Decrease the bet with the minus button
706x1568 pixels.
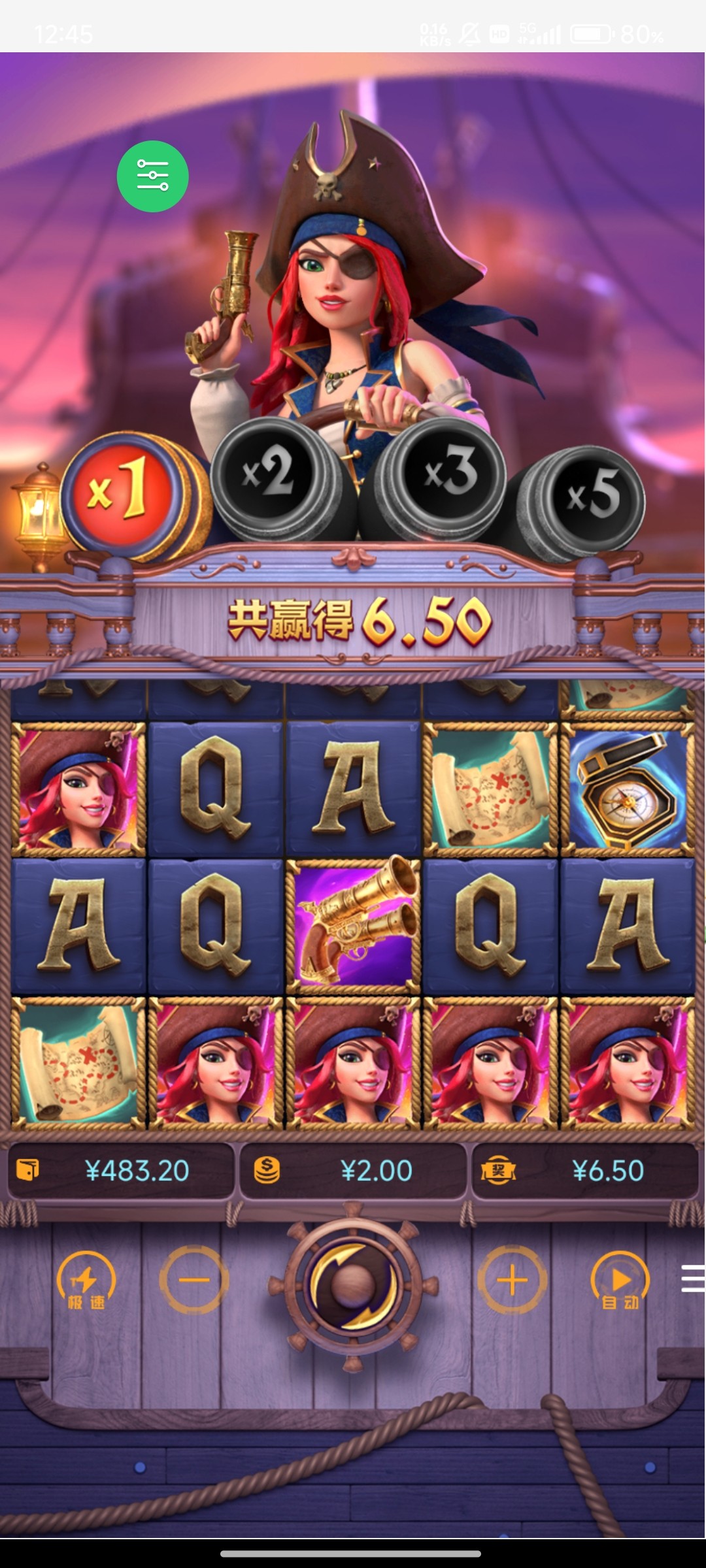click(x=194, y=1280)
